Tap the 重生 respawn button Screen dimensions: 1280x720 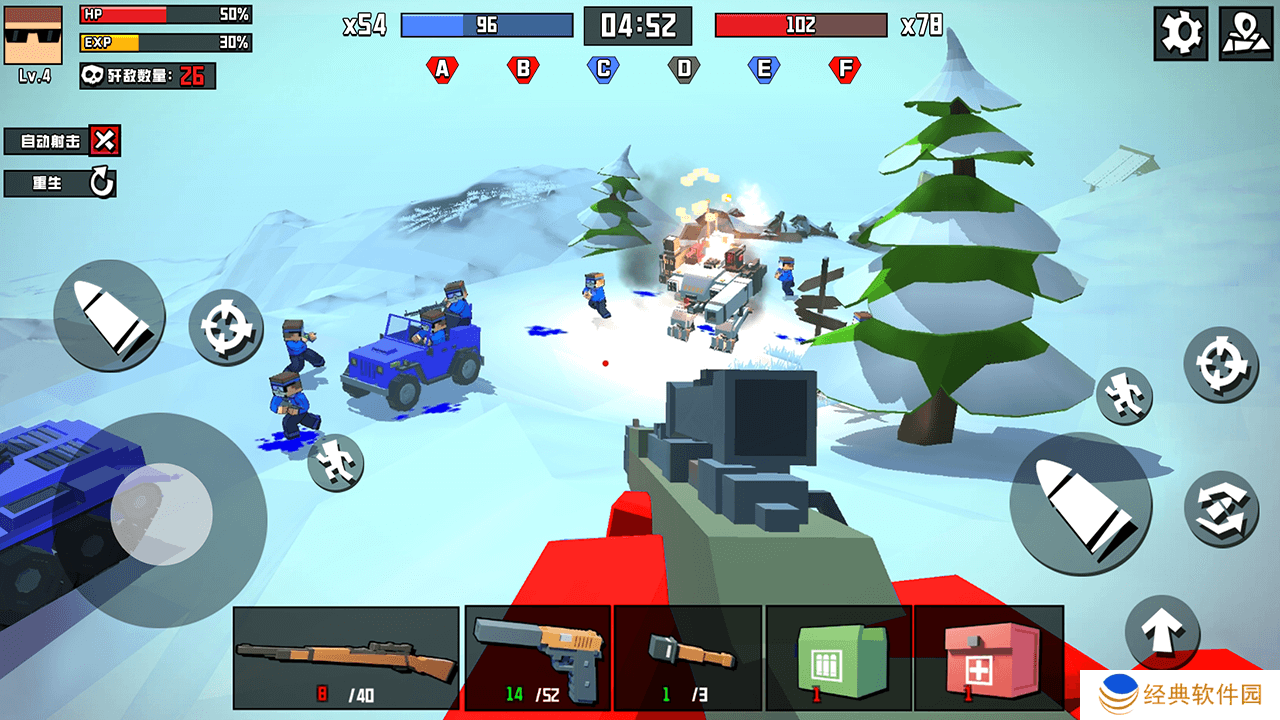(60, 183)
